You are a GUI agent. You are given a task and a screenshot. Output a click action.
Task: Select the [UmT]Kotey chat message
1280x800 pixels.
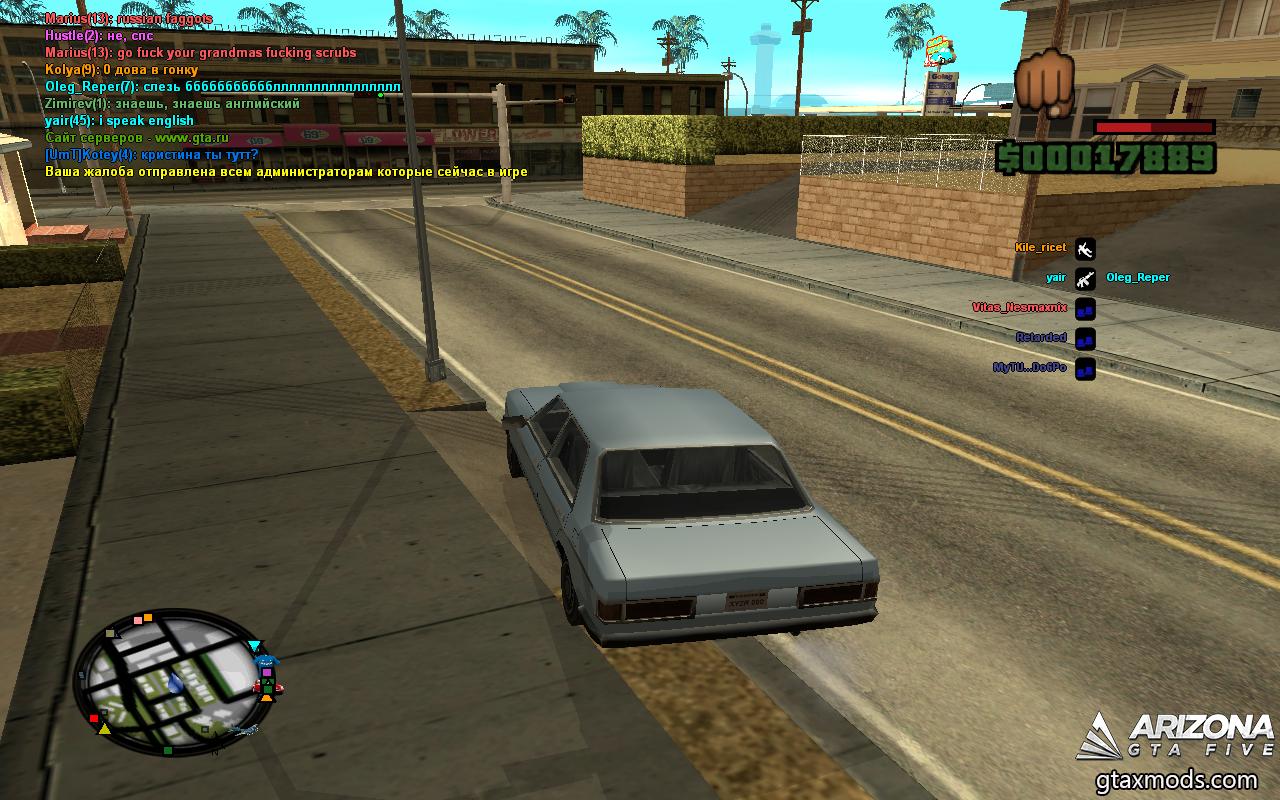click(152, 155)
